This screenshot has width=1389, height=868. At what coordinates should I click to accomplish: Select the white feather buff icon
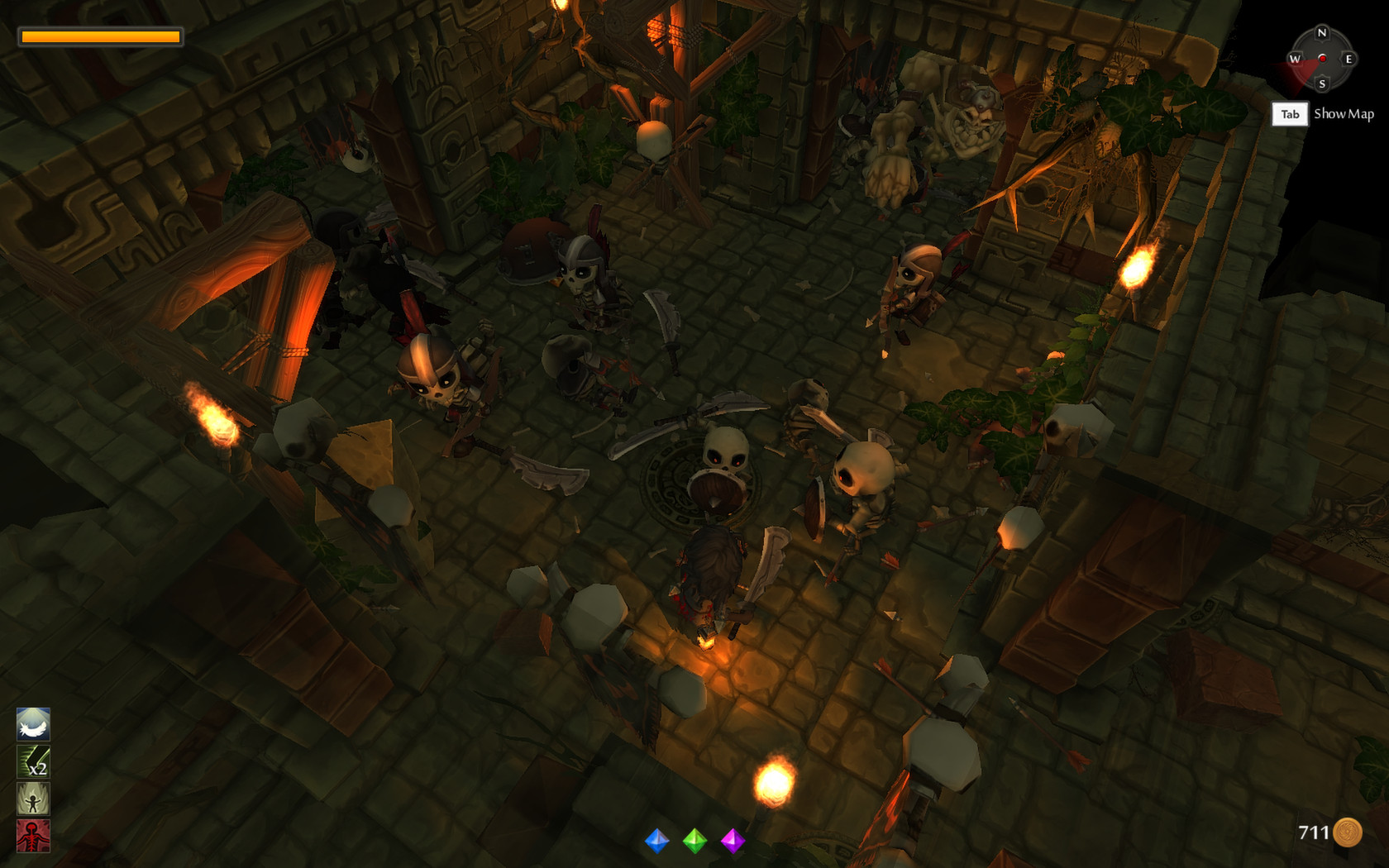click(33, 725)
